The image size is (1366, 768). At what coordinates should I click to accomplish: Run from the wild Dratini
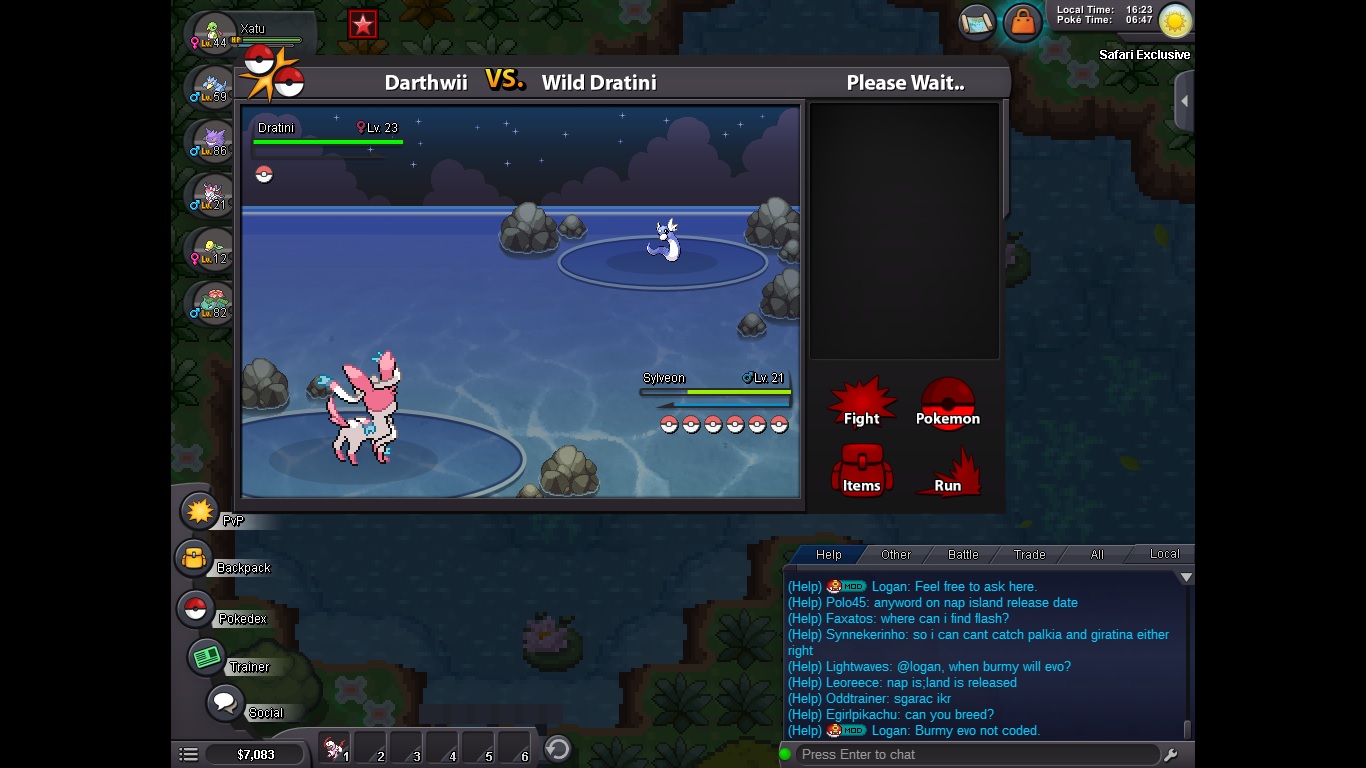click(x=947, y=472)
